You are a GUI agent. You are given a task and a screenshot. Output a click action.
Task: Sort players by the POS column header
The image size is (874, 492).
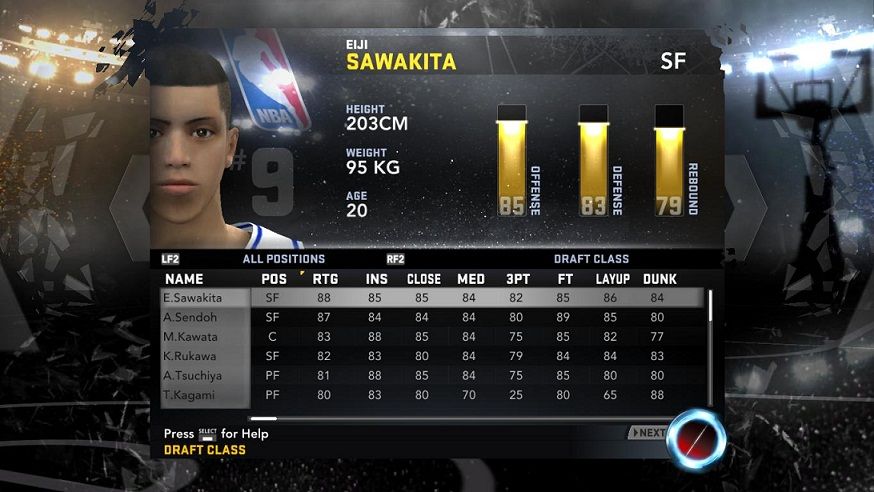point(273,279)
